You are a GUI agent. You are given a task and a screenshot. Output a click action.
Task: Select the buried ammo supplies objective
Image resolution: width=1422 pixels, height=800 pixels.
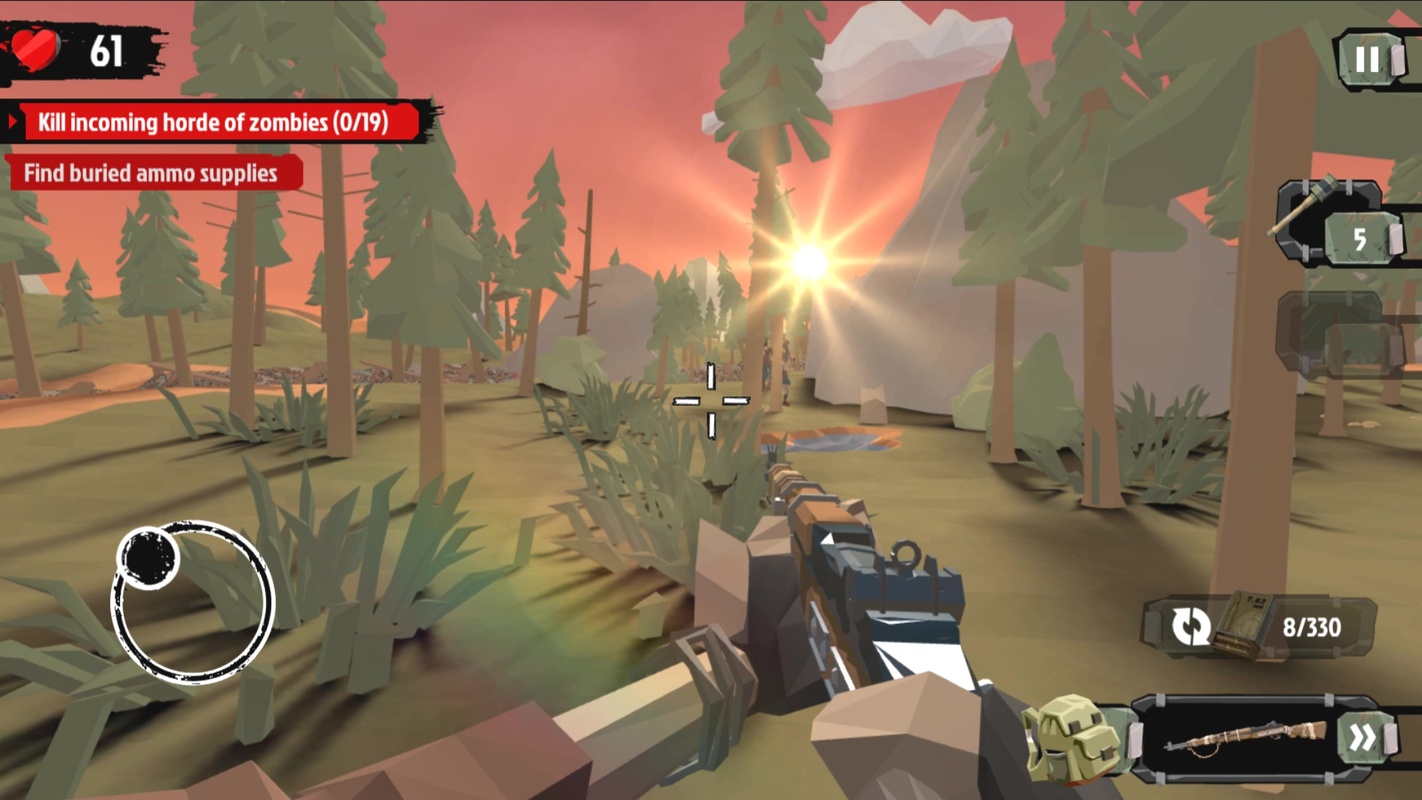click(x=151, y=173)
